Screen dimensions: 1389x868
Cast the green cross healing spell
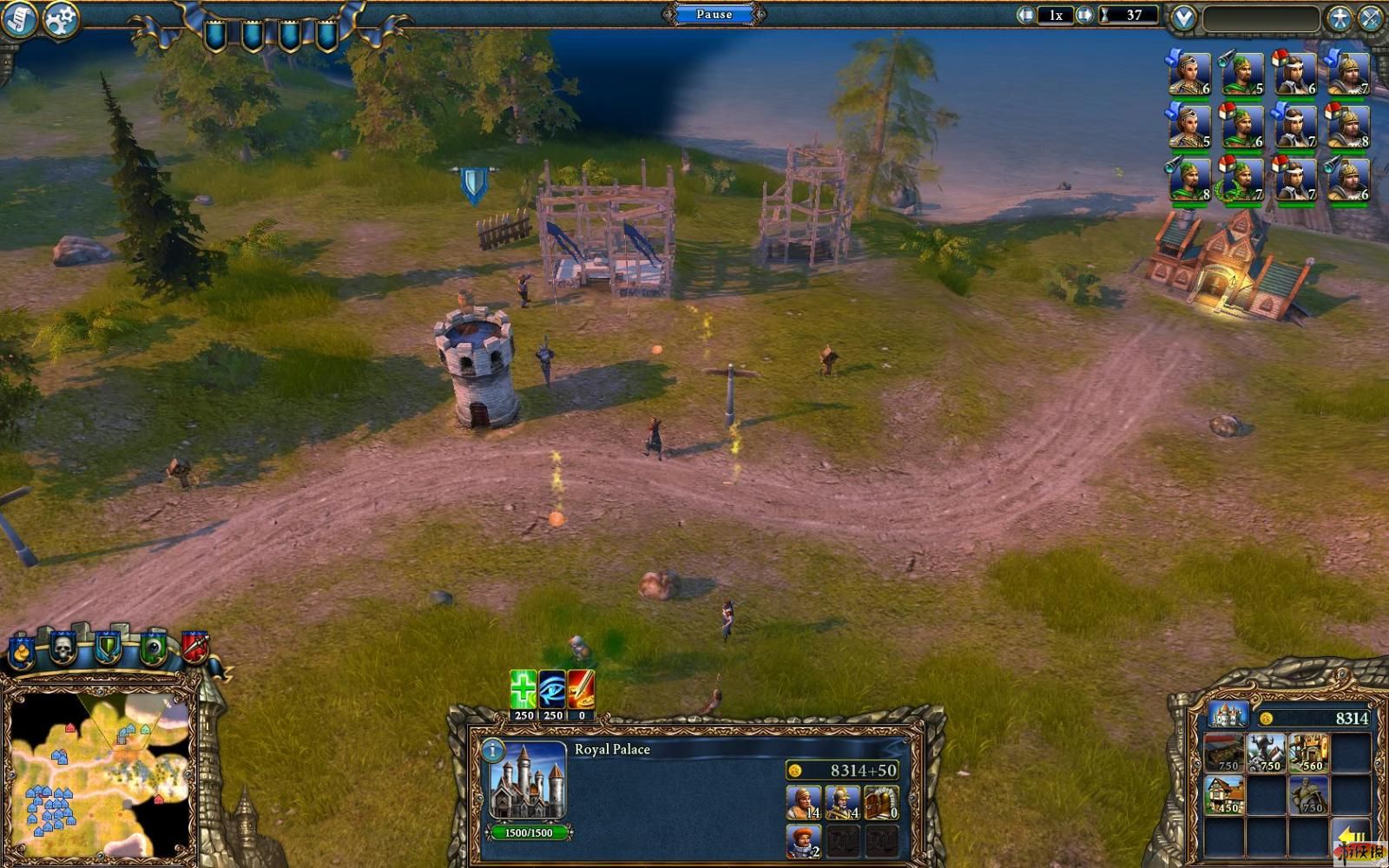(523, 689)
